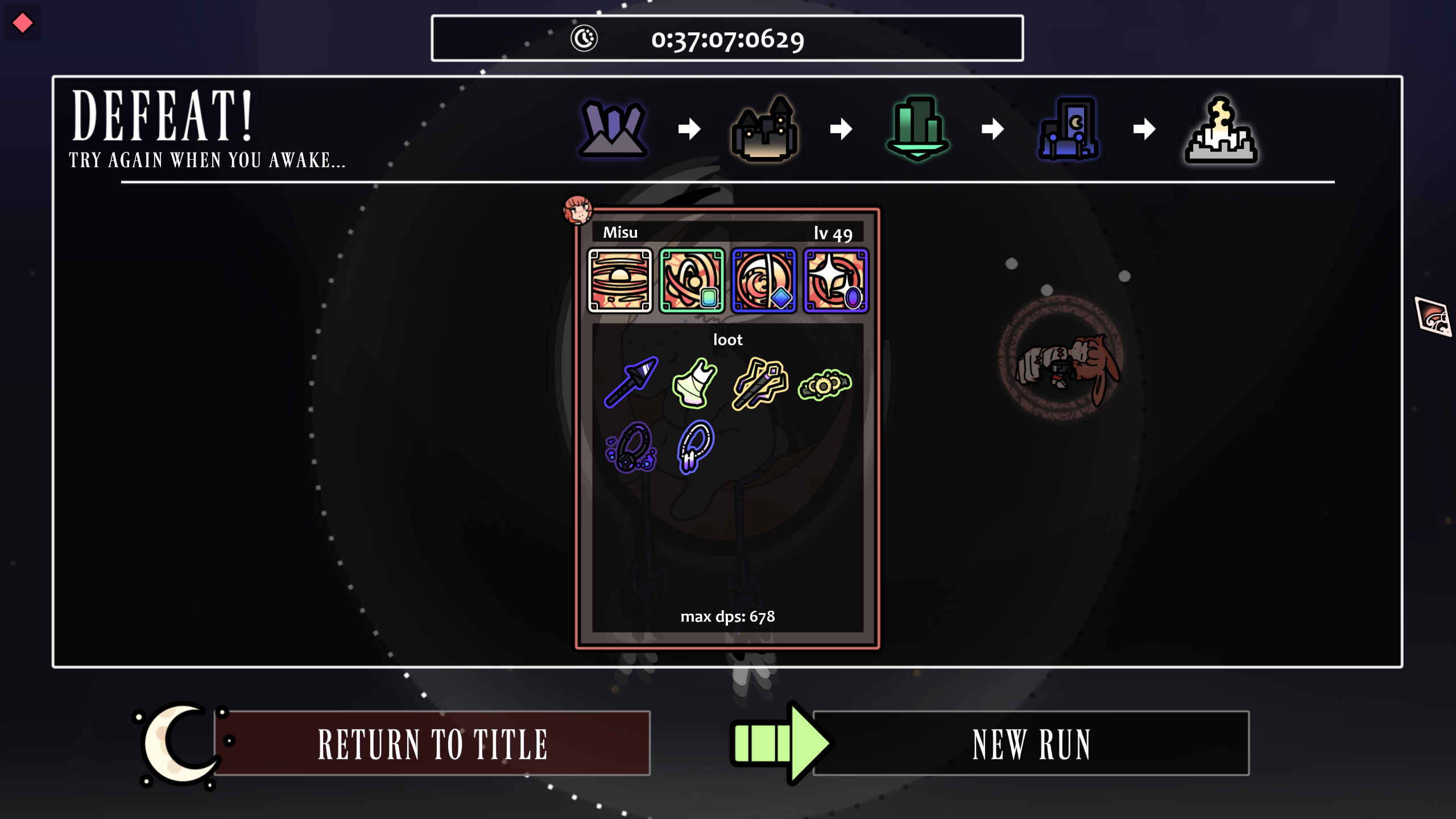1456x819 pixels.
Task: Inspect the white dress loot item
Action: (x=694, y=383)
